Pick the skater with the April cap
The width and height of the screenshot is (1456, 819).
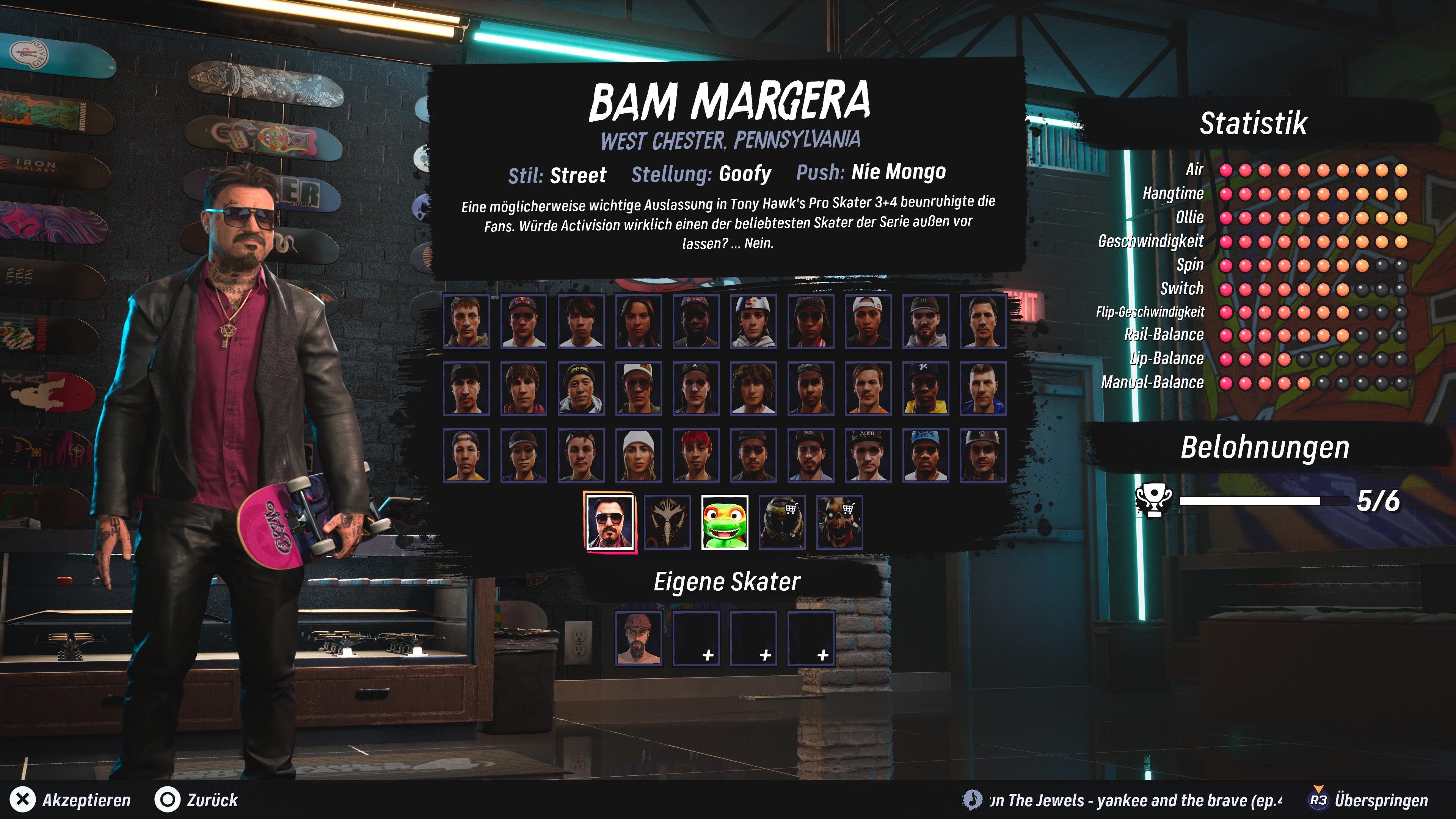tap(868, 455)
